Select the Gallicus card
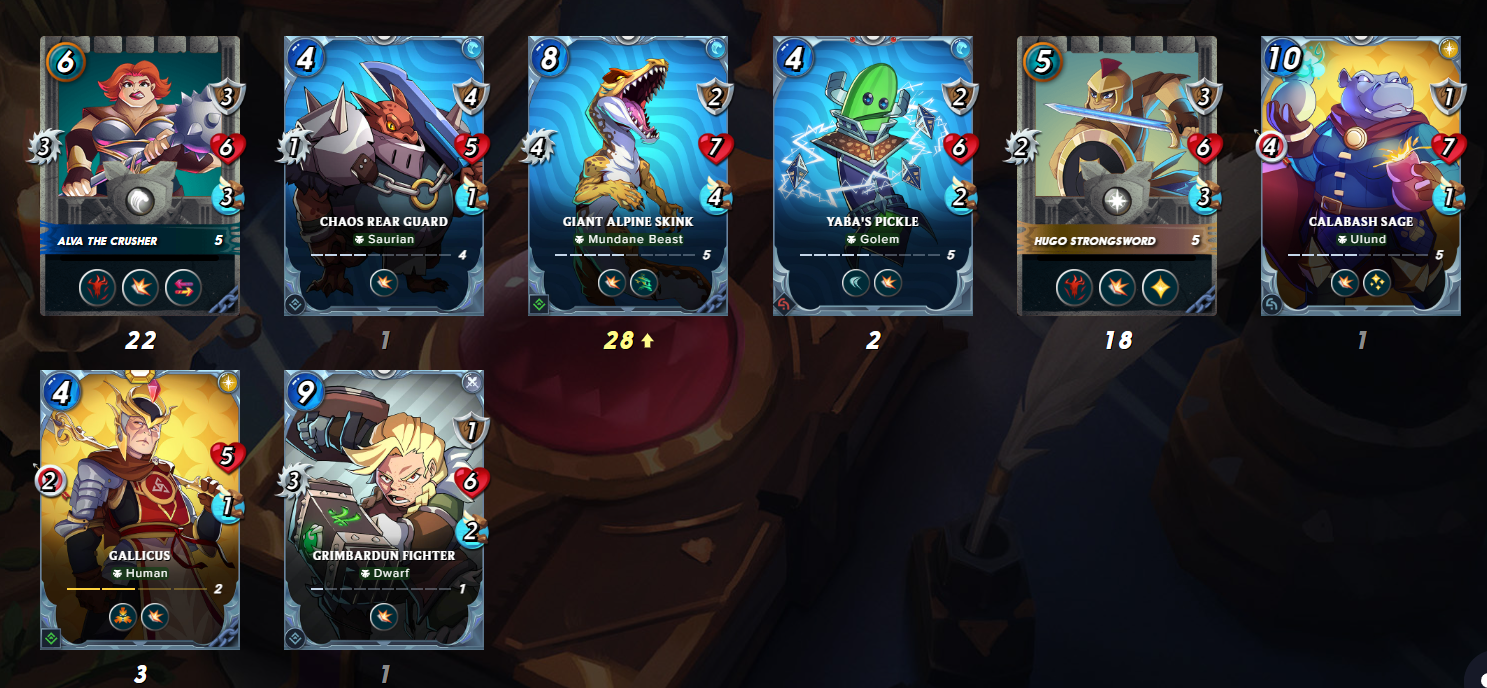This screenshot has height=688, width=1487. click(x=140, y=509)
